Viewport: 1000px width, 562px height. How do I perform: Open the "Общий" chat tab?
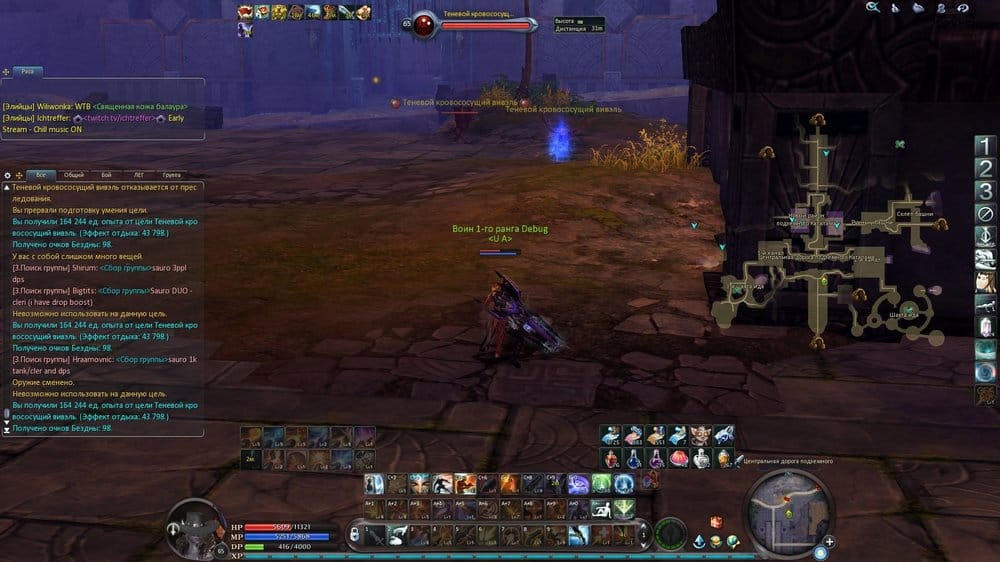(75, 174)
